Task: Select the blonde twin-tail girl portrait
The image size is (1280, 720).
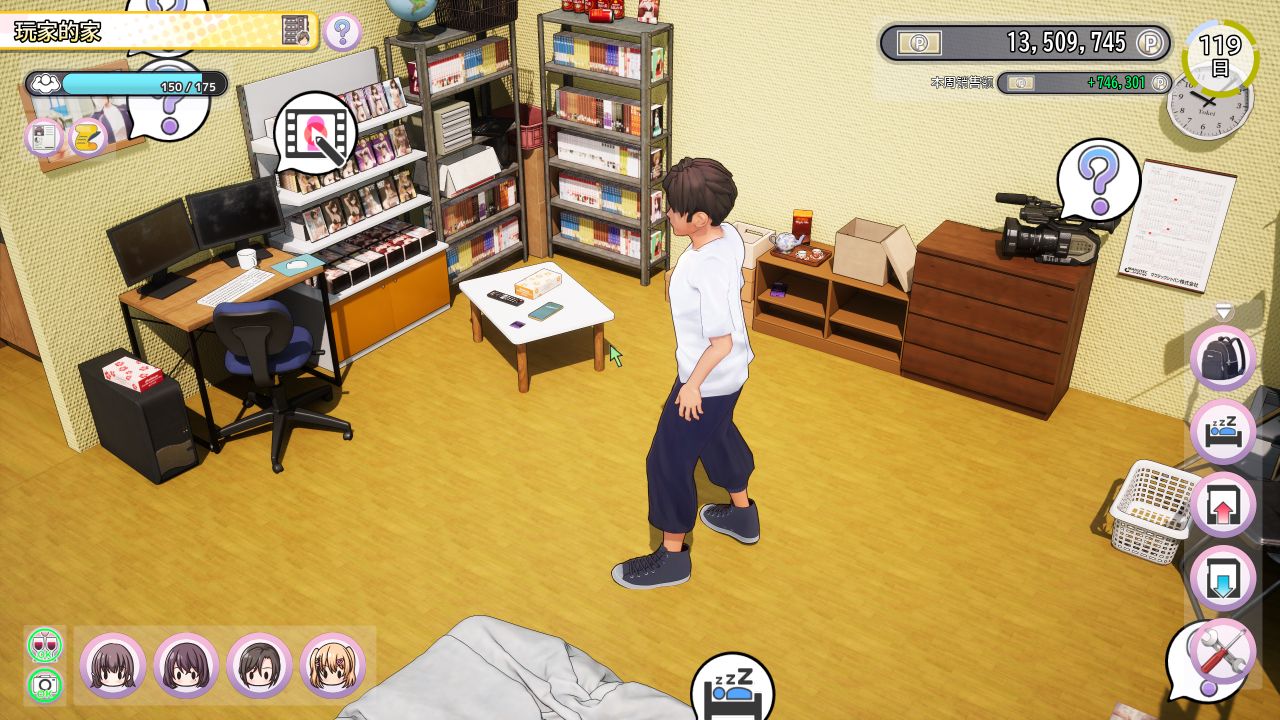Action: click(332, 666)
